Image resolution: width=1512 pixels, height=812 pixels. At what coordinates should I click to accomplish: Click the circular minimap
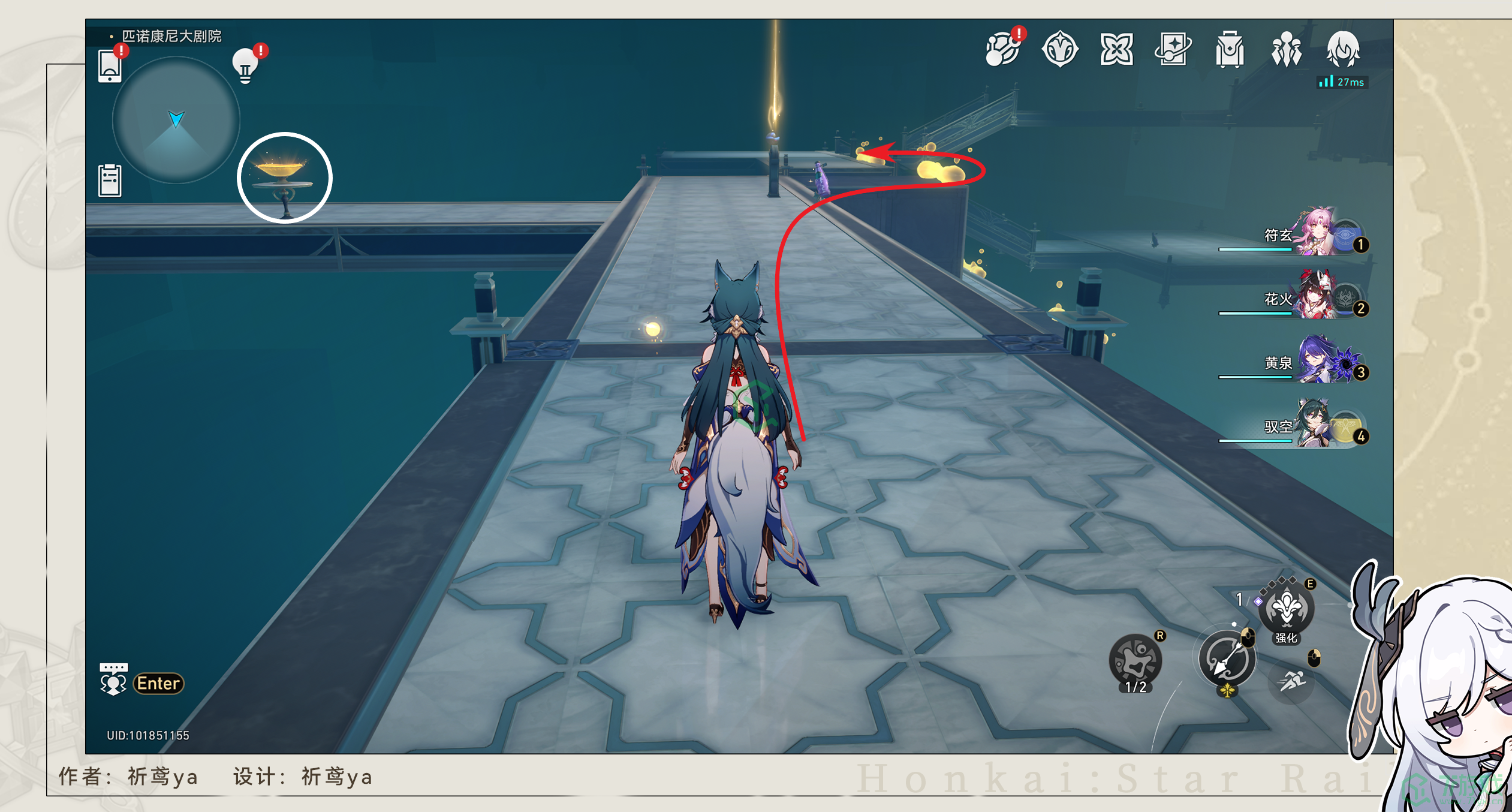pos(176,120)
